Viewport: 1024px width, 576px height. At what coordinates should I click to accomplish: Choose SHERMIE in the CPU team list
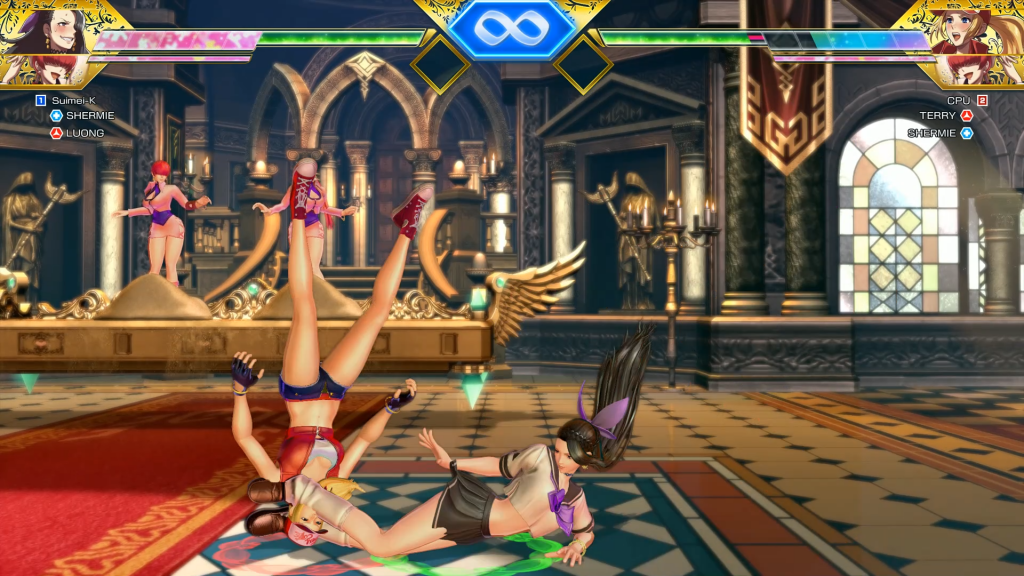932,133
